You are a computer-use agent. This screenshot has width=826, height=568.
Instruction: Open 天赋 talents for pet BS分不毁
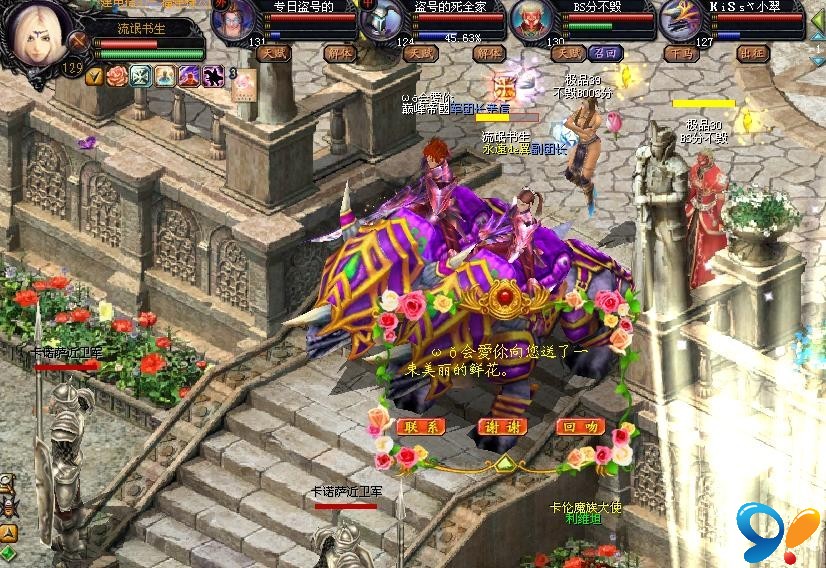570,53
